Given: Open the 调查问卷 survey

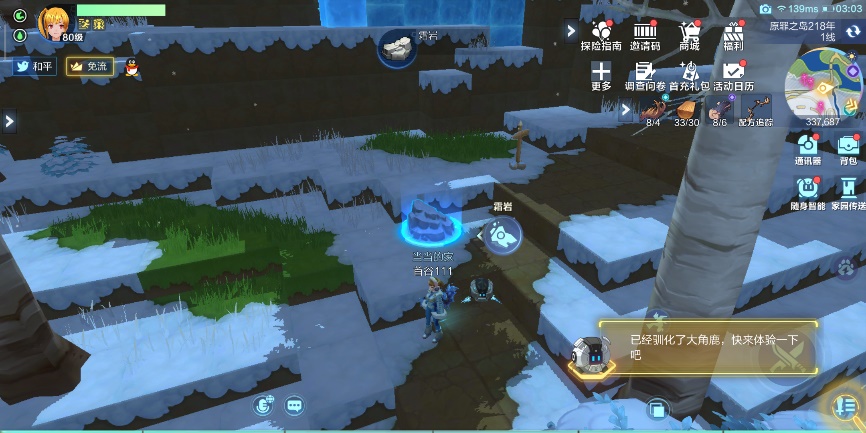Looking at the screenshot, I should coord(645,75).
